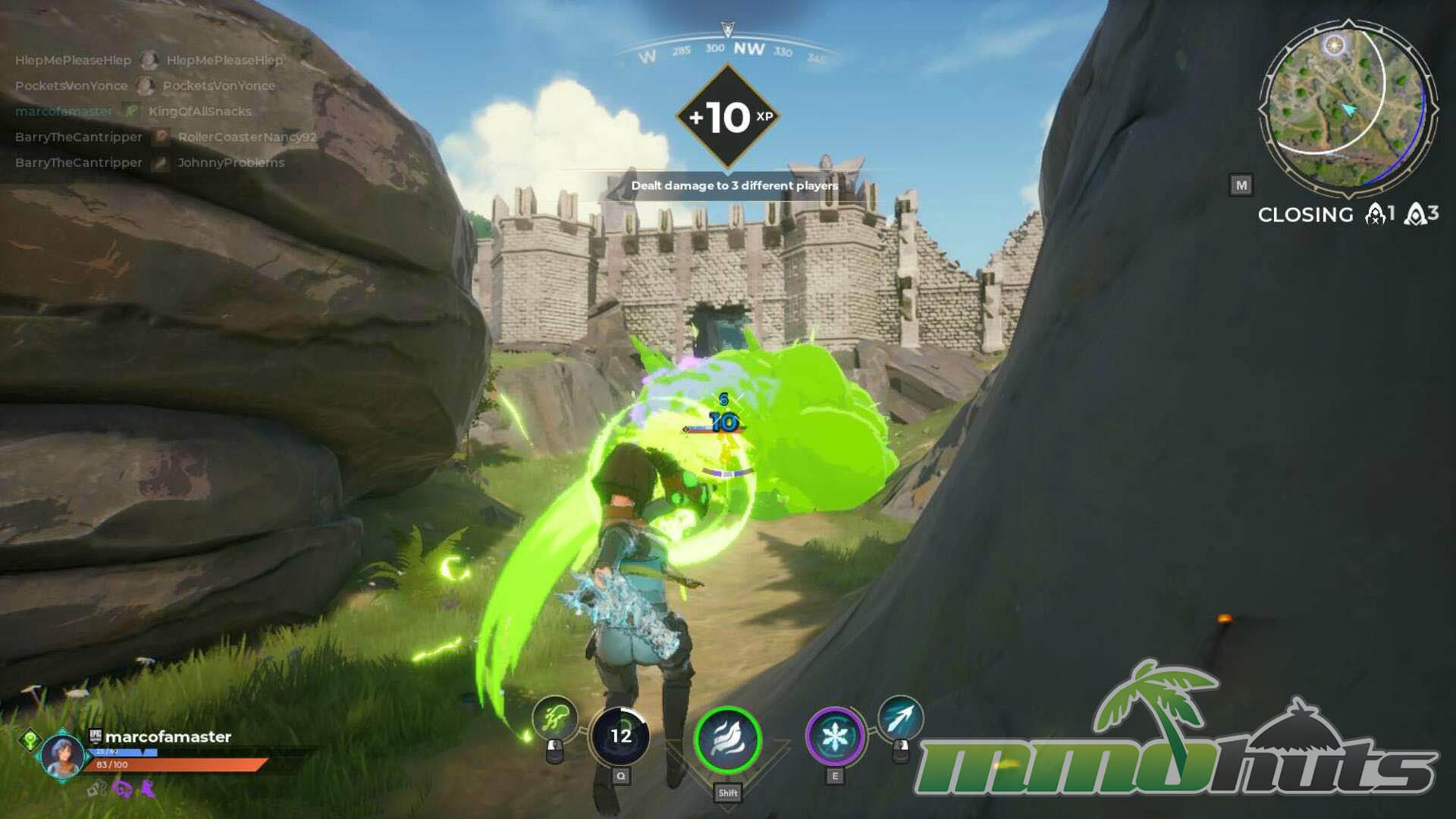Click the +10 XP reward badge
The height and width of the screenshot is (819, 1456).
pos(728,117)
